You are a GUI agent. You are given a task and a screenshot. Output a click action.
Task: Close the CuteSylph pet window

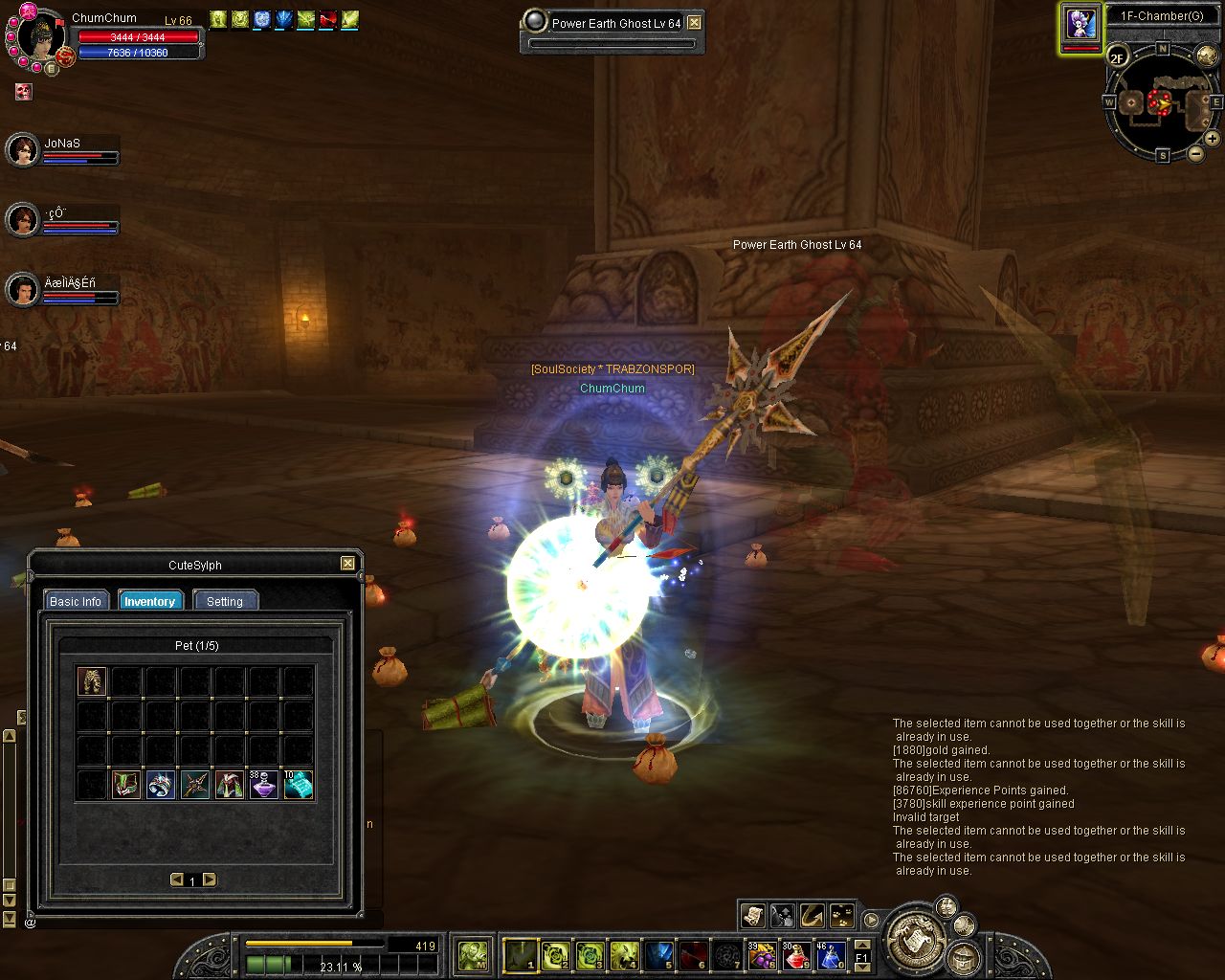(x=347, y=564)
